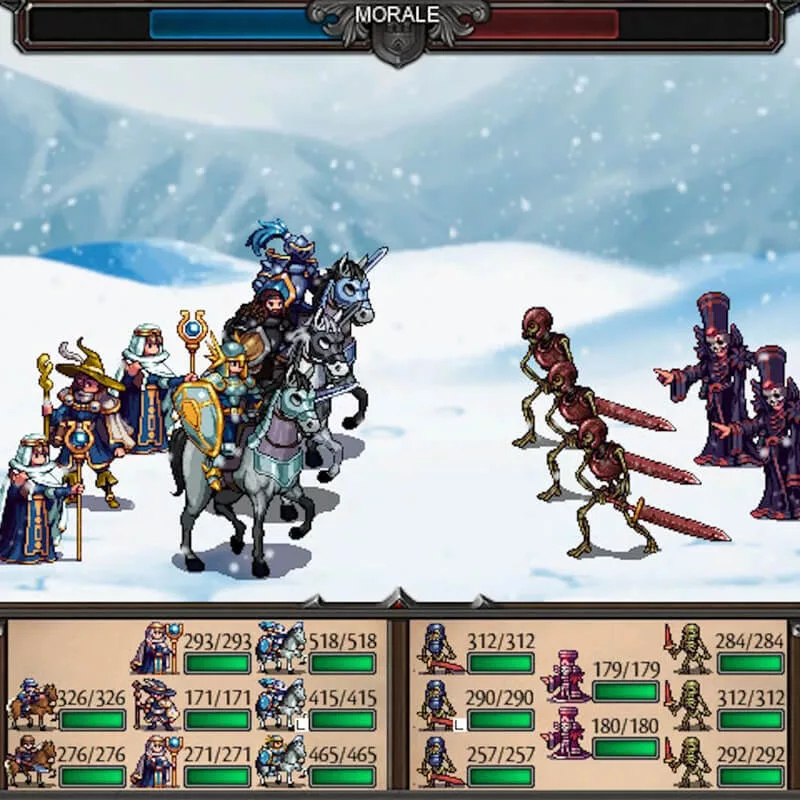Select the wizard portrait with 171/171 health

pos(157,704)
